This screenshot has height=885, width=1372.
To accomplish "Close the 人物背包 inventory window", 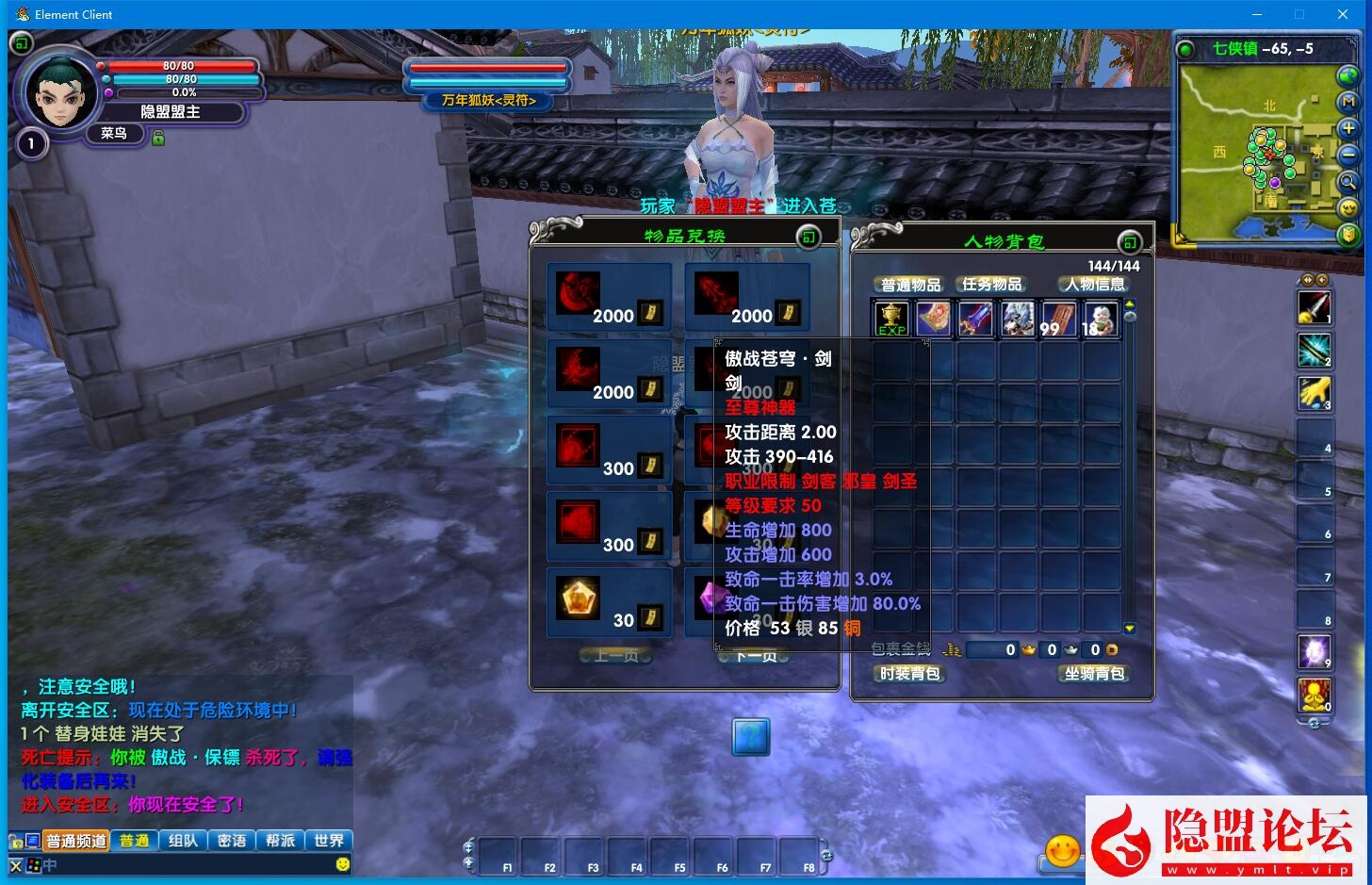I will pos(1129,242).
